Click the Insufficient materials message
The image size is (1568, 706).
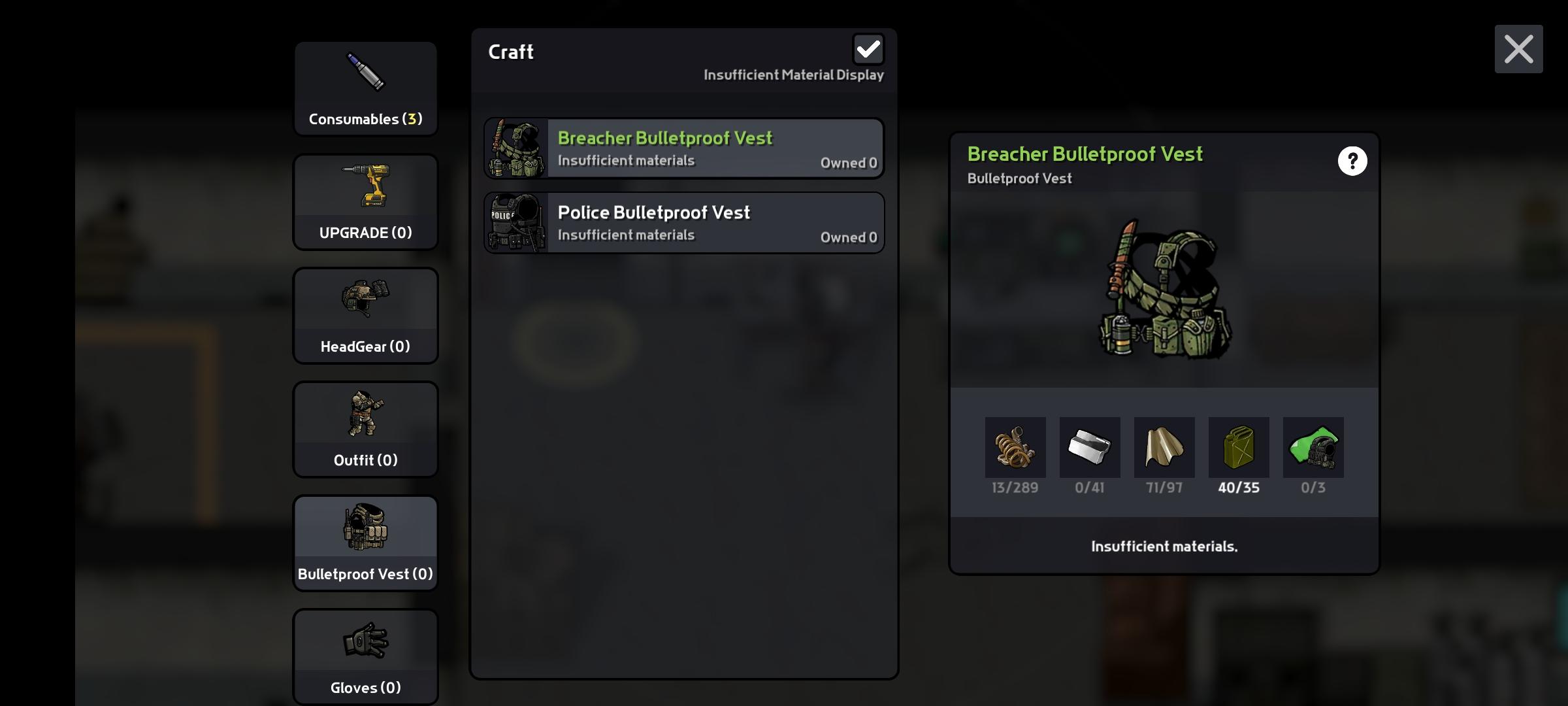click(1164, 546)
